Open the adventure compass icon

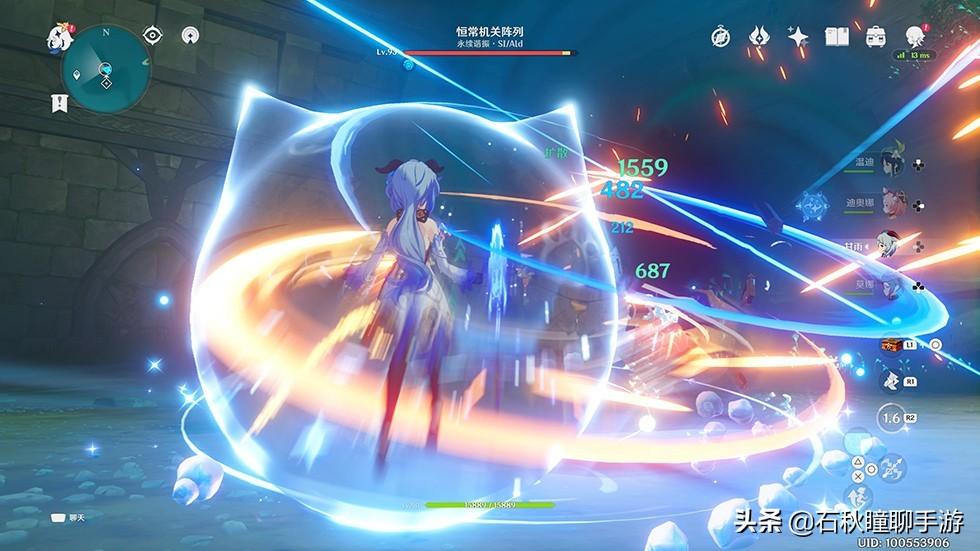point(720,36)
